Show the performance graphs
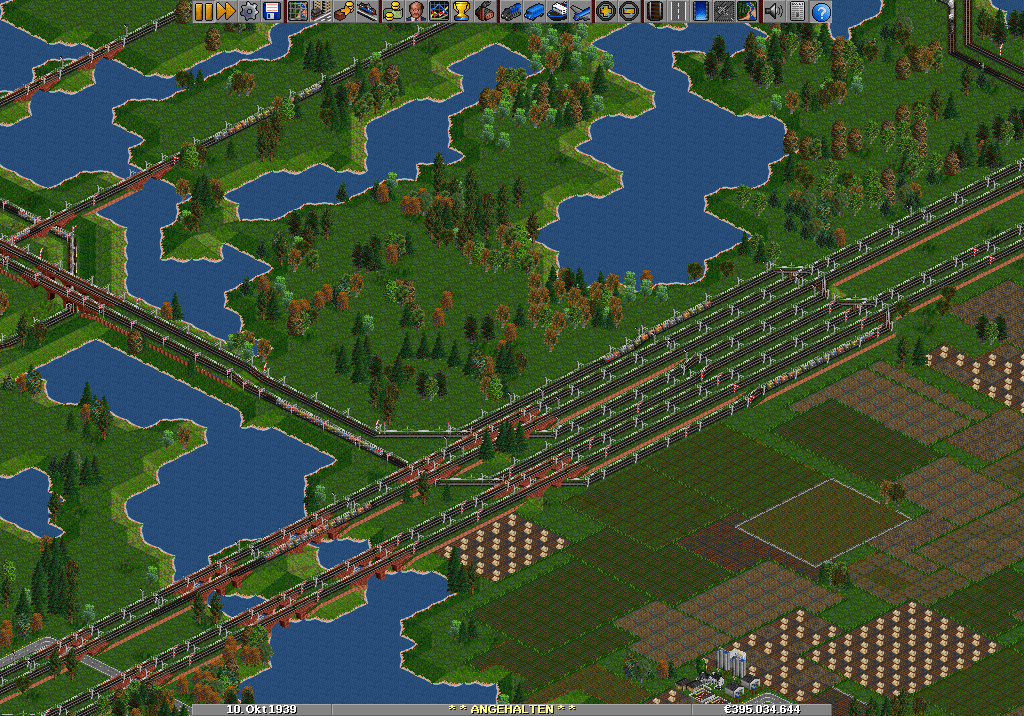This screenshot has width=1024, height=716. pos(439,11)
